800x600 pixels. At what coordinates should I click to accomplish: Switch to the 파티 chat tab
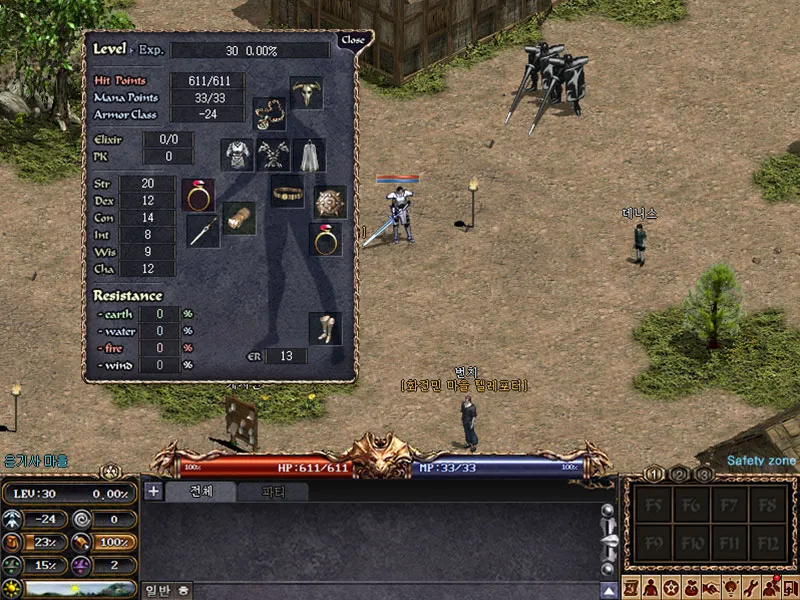pyautogui.click(x=272, y=491)
